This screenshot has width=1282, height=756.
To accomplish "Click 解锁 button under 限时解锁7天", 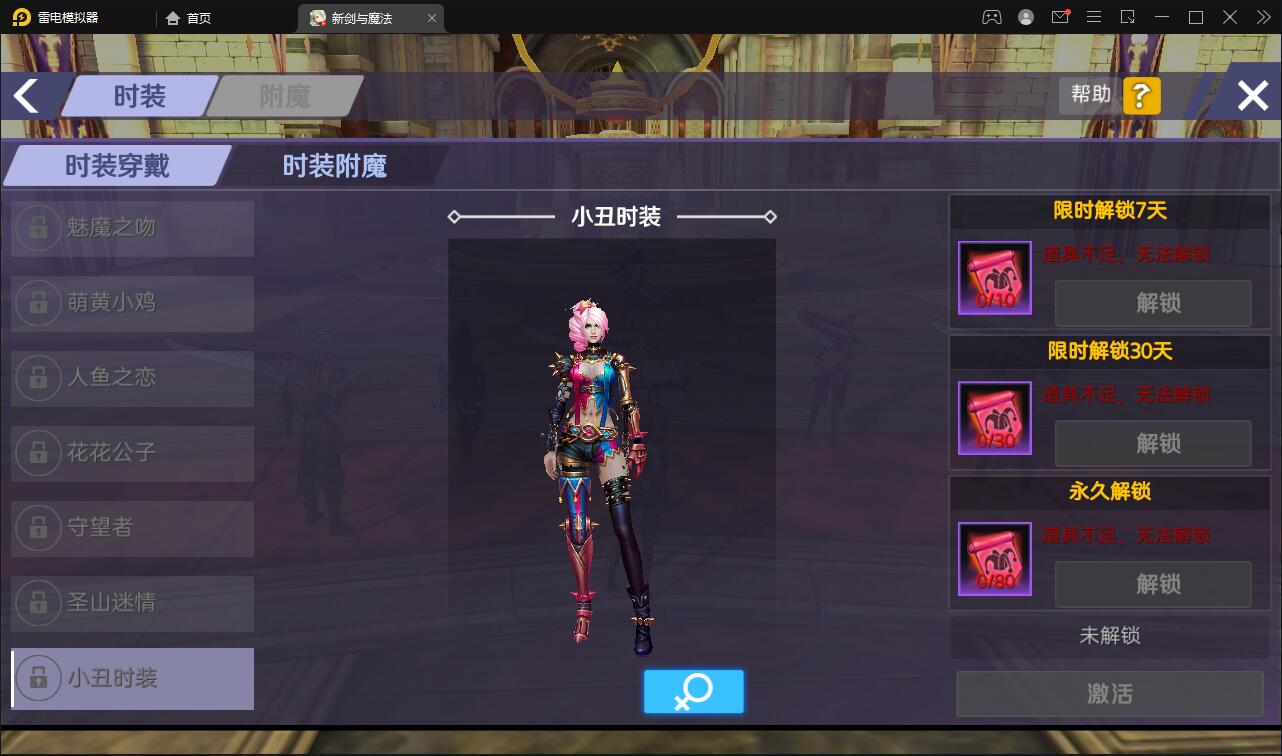I will [1153, 304].
